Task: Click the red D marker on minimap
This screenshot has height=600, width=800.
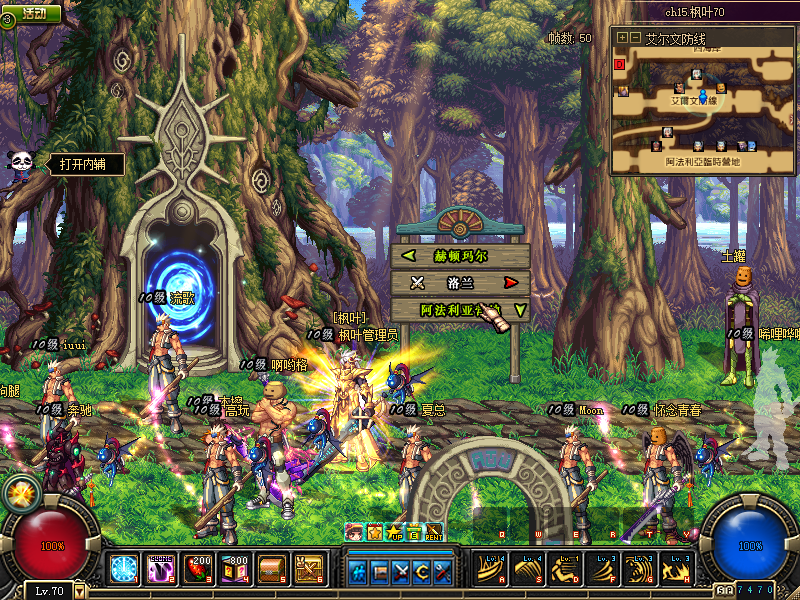Action: tap(619, 64)
